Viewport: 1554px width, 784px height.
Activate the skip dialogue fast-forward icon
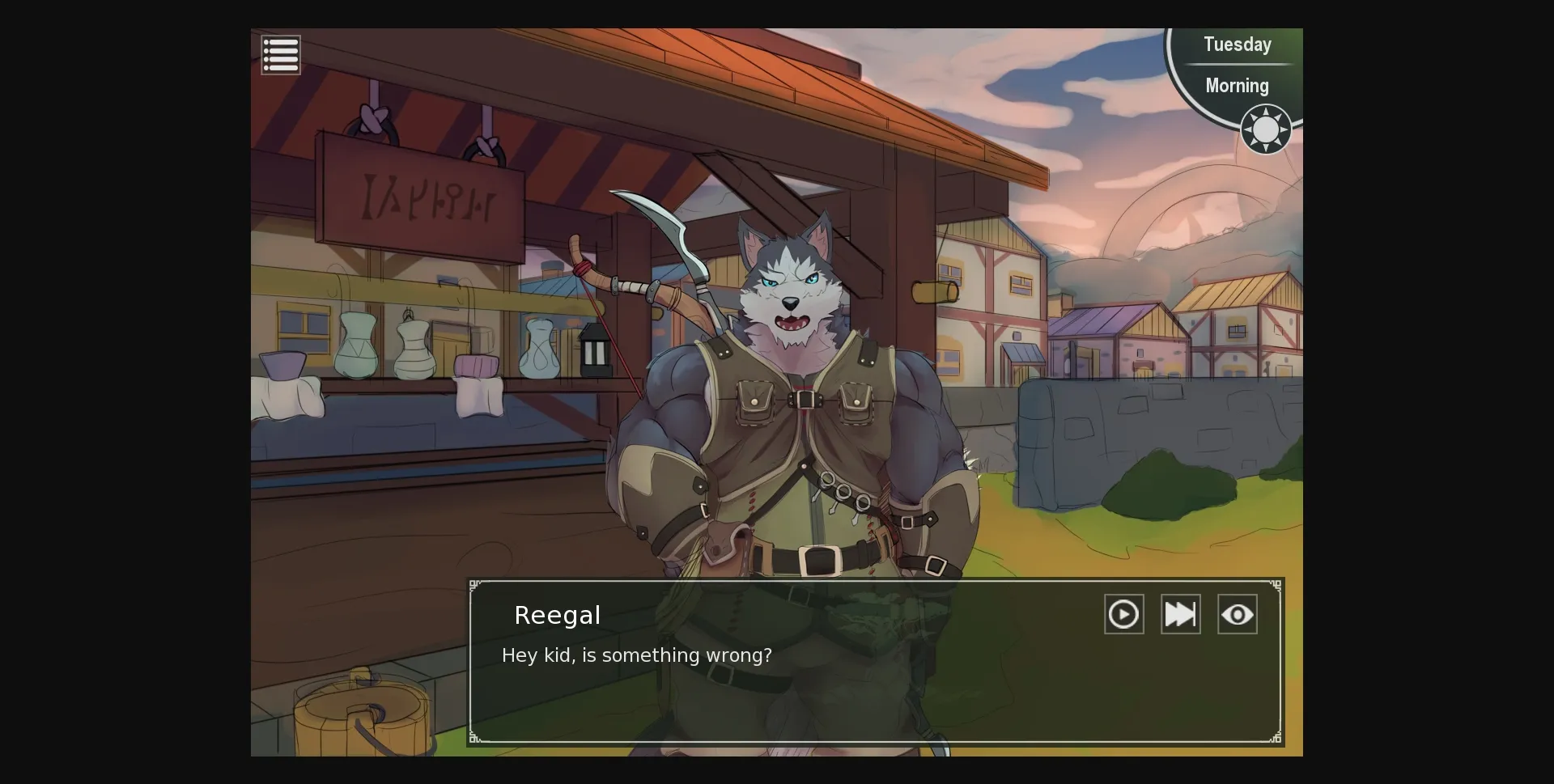tap(1180, 614)
